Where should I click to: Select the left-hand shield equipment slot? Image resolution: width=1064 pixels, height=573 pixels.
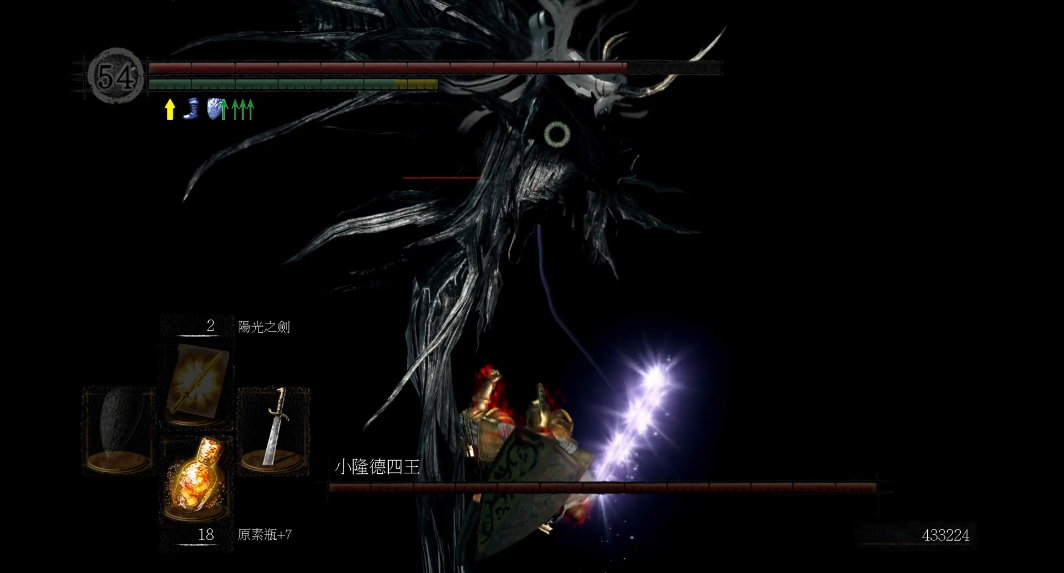pyautogui.click(x=118, y=427)
